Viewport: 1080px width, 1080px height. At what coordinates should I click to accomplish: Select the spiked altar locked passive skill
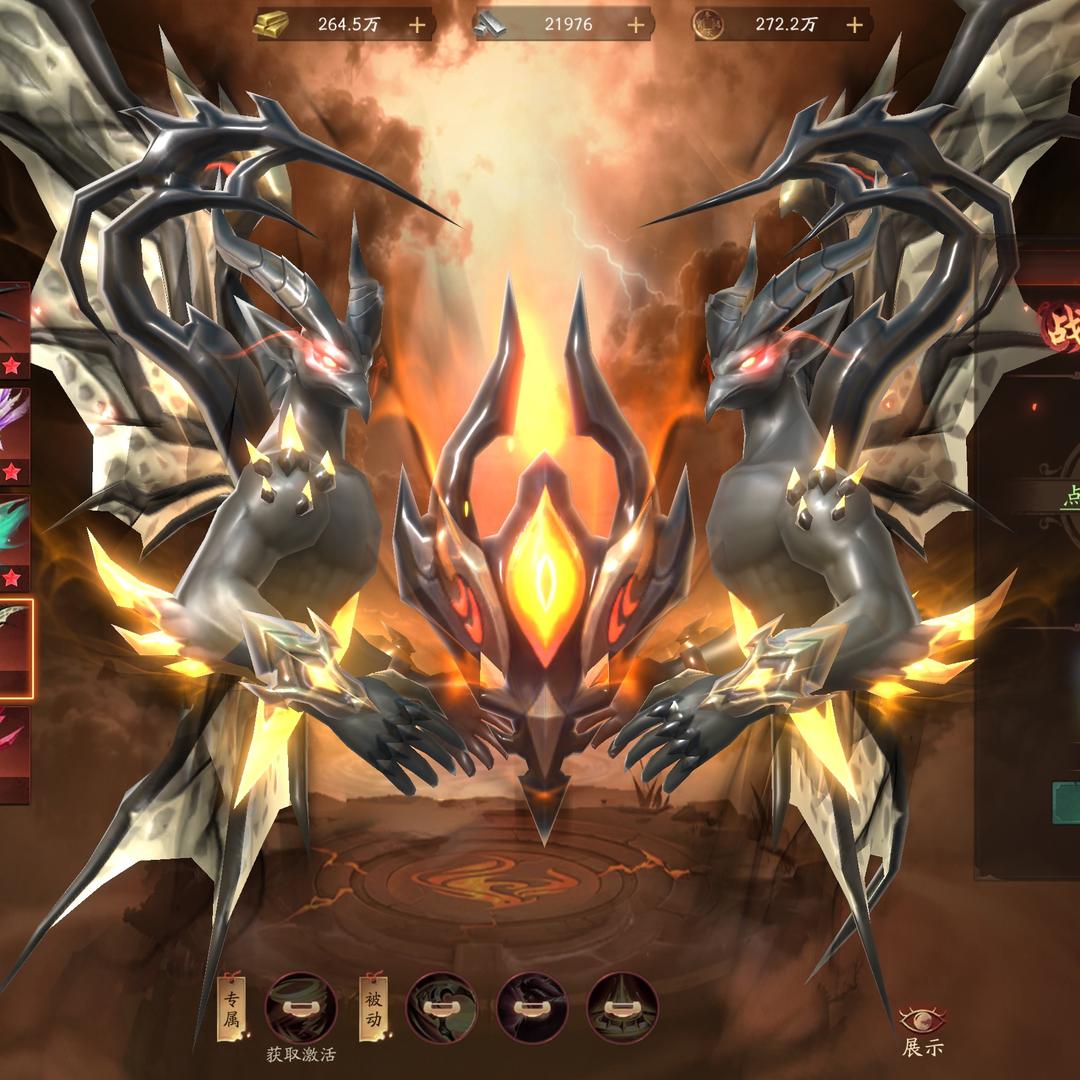621,1005
